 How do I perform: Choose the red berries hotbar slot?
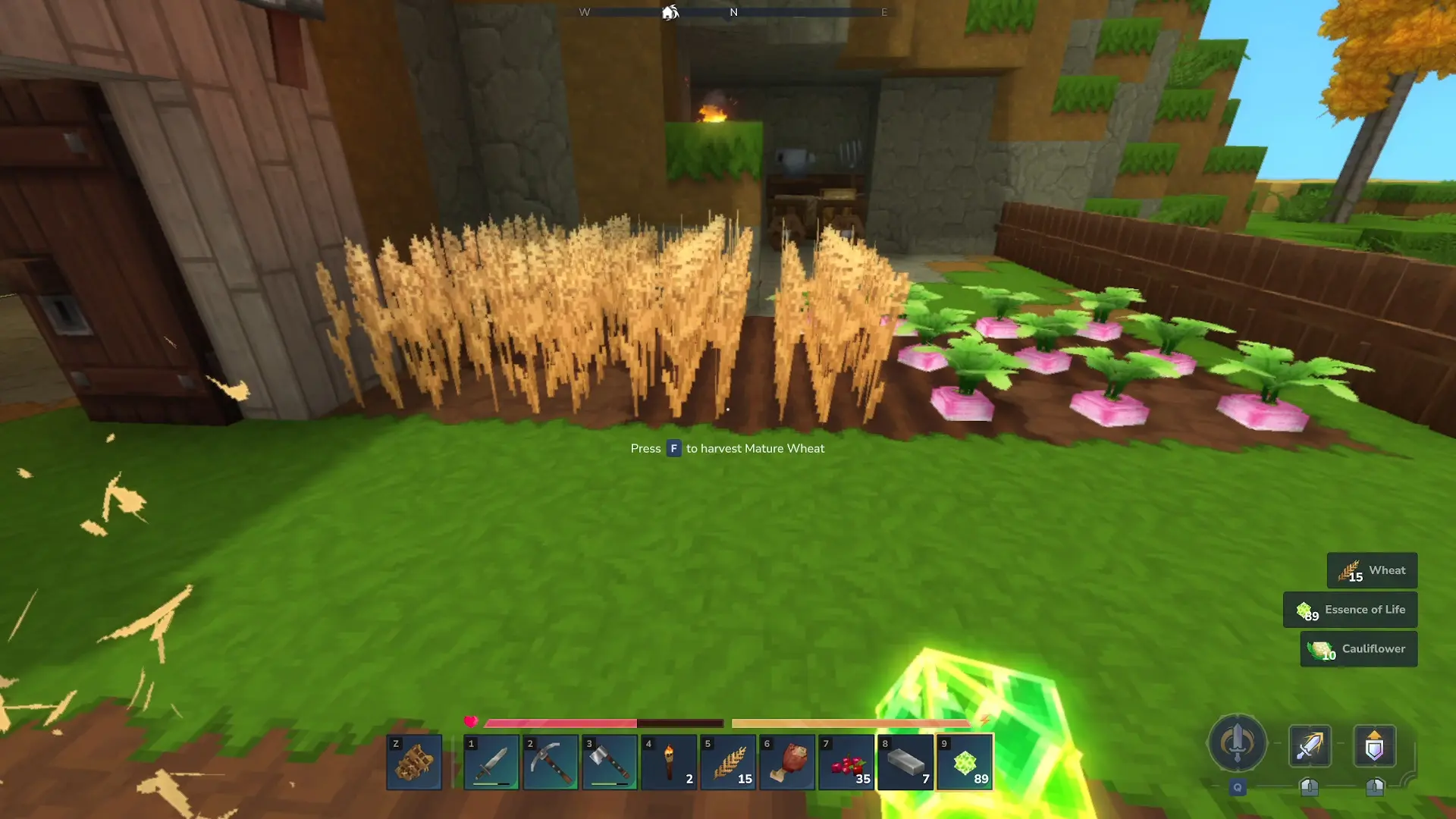(846, 762)
